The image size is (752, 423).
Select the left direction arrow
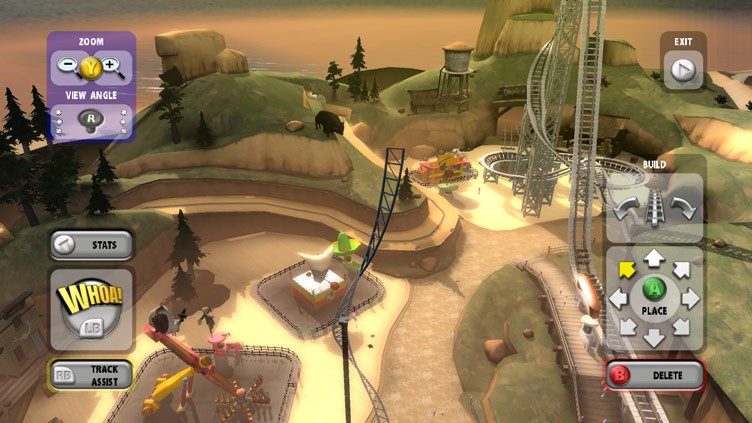click(618, 298)
